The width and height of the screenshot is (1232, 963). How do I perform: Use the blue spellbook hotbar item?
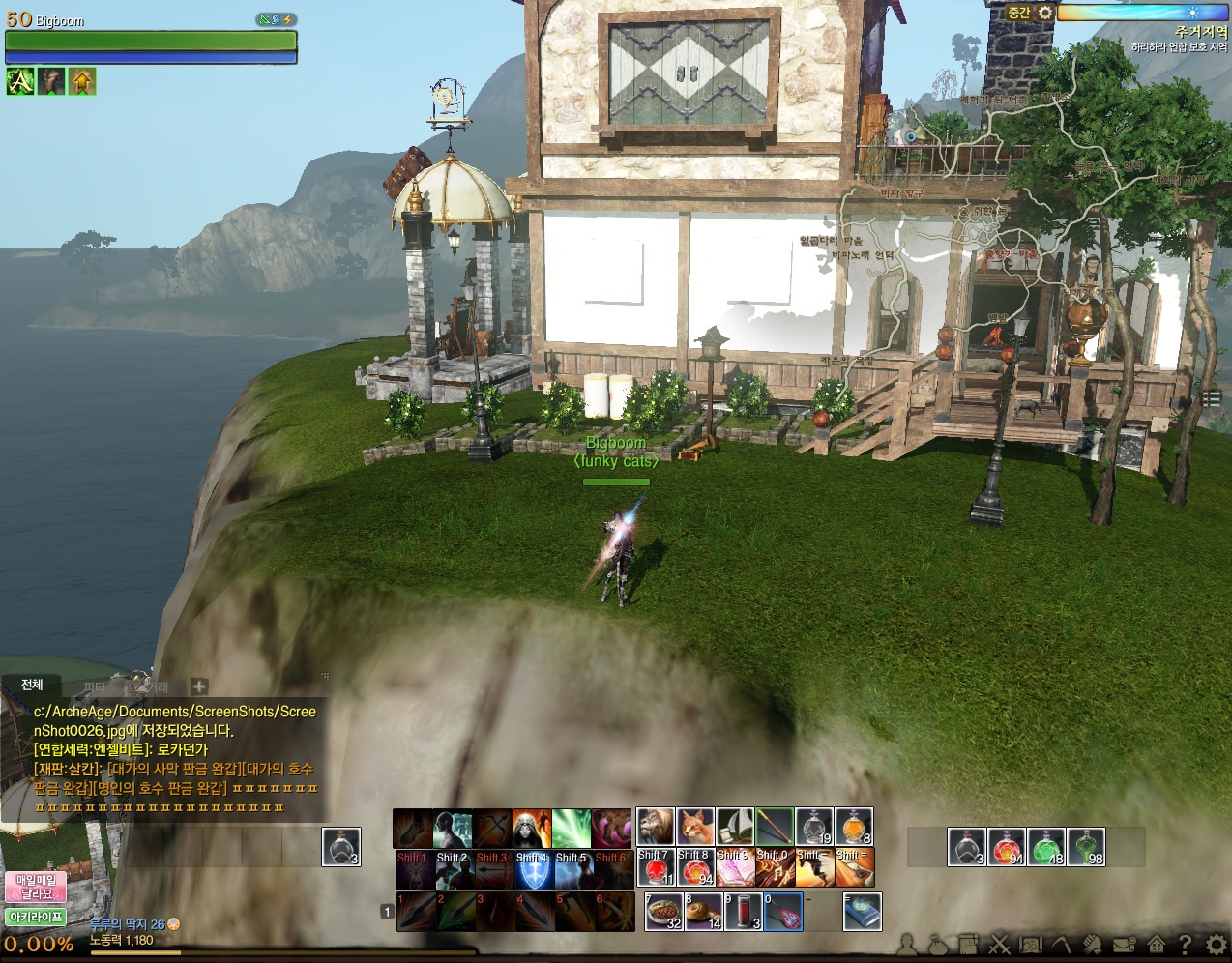[x=863, y=912]
